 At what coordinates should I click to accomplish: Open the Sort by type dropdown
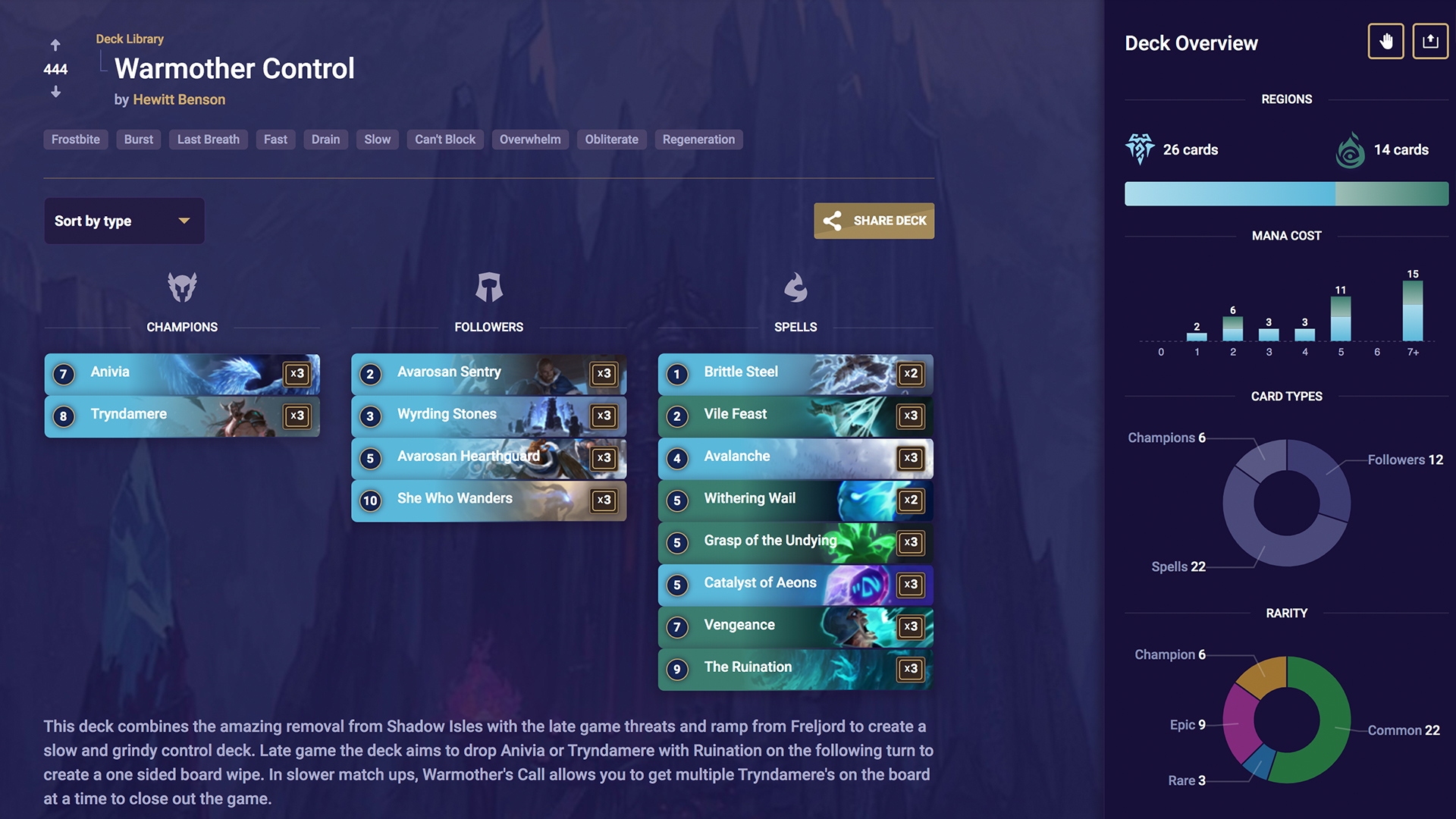(x=124, y=221)
